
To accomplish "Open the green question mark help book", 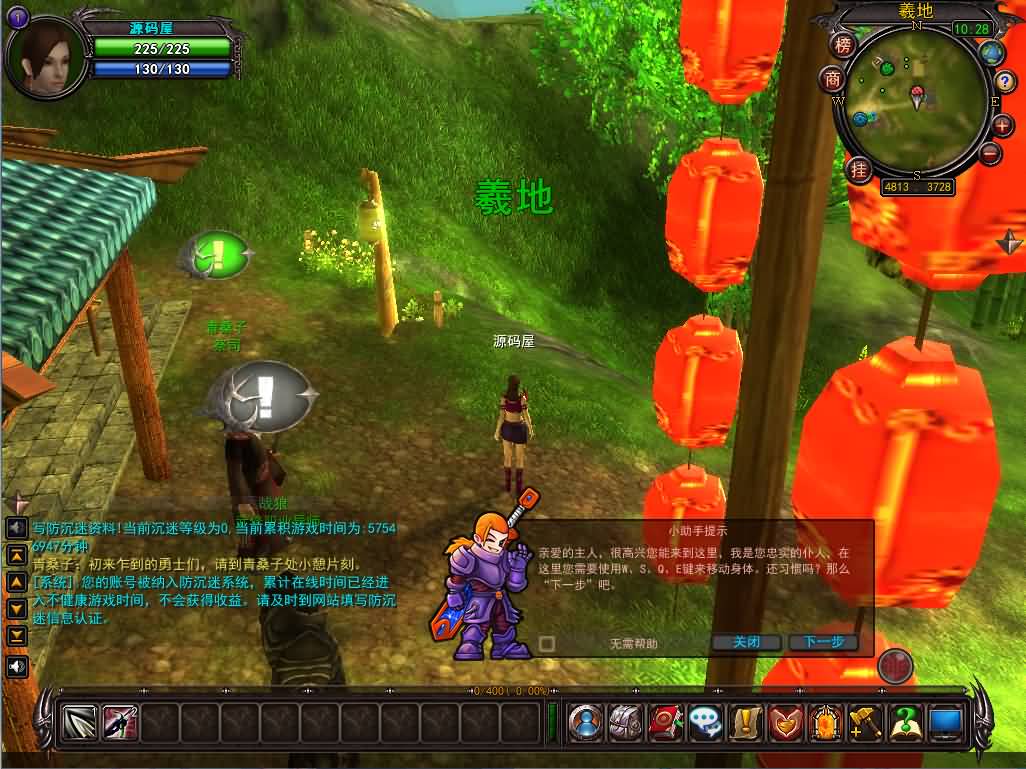I will (x=905, y=722).
